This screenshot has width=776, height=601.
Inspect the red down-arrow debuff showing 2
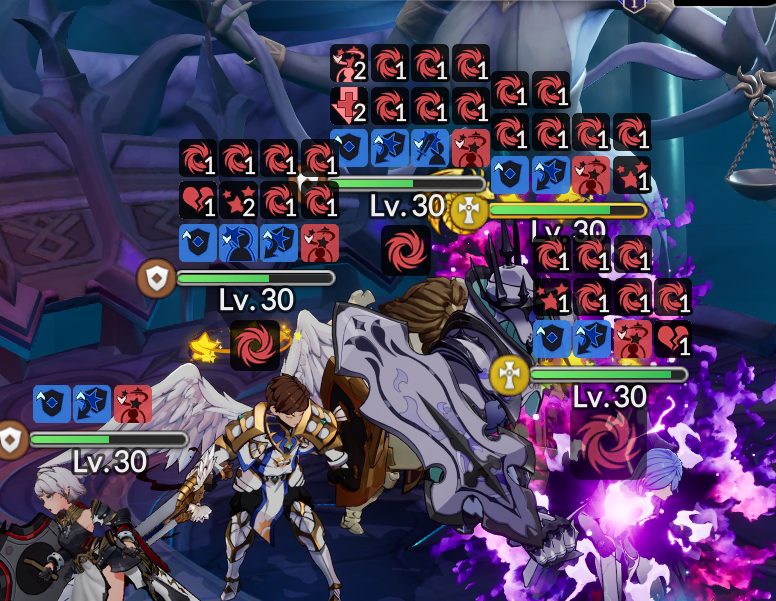point(349,105)
